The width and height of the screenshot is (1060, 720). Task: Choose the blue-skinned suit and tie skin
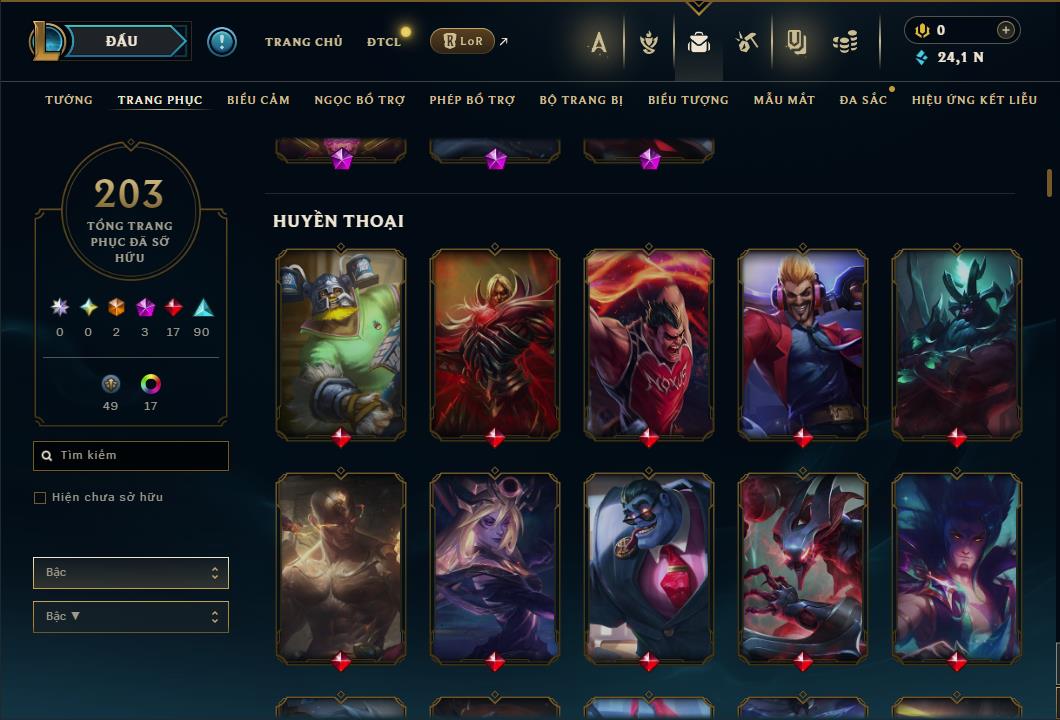tap(649, 566)
